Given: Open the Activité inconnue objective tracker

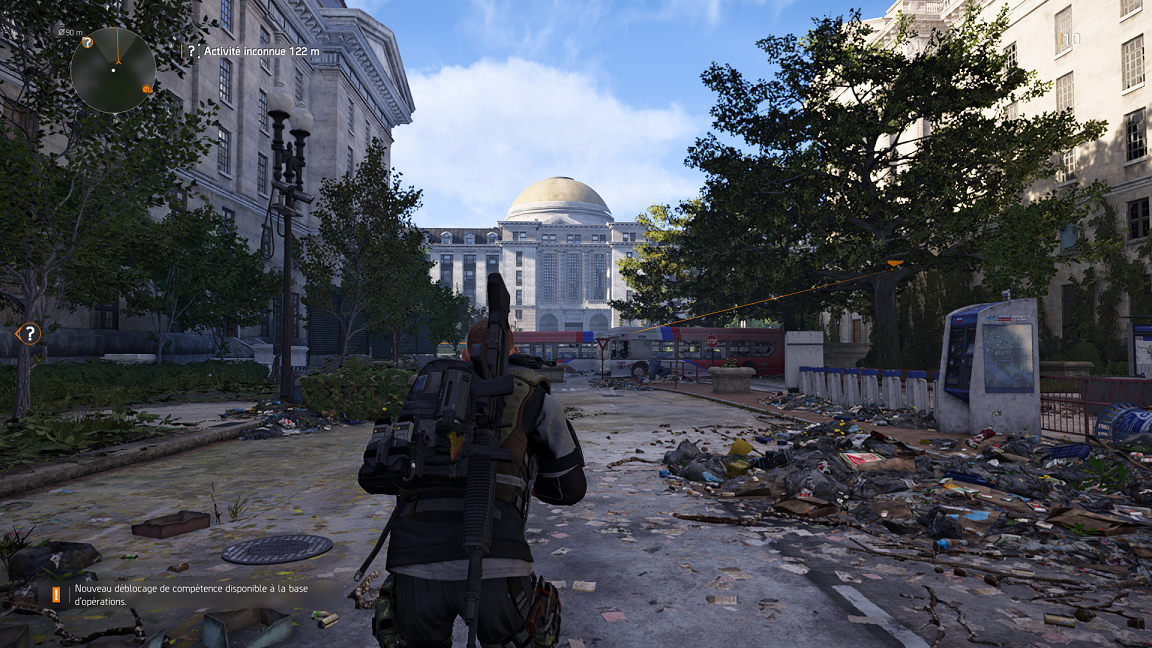Looking at the screenshot, I should point(260,51).
